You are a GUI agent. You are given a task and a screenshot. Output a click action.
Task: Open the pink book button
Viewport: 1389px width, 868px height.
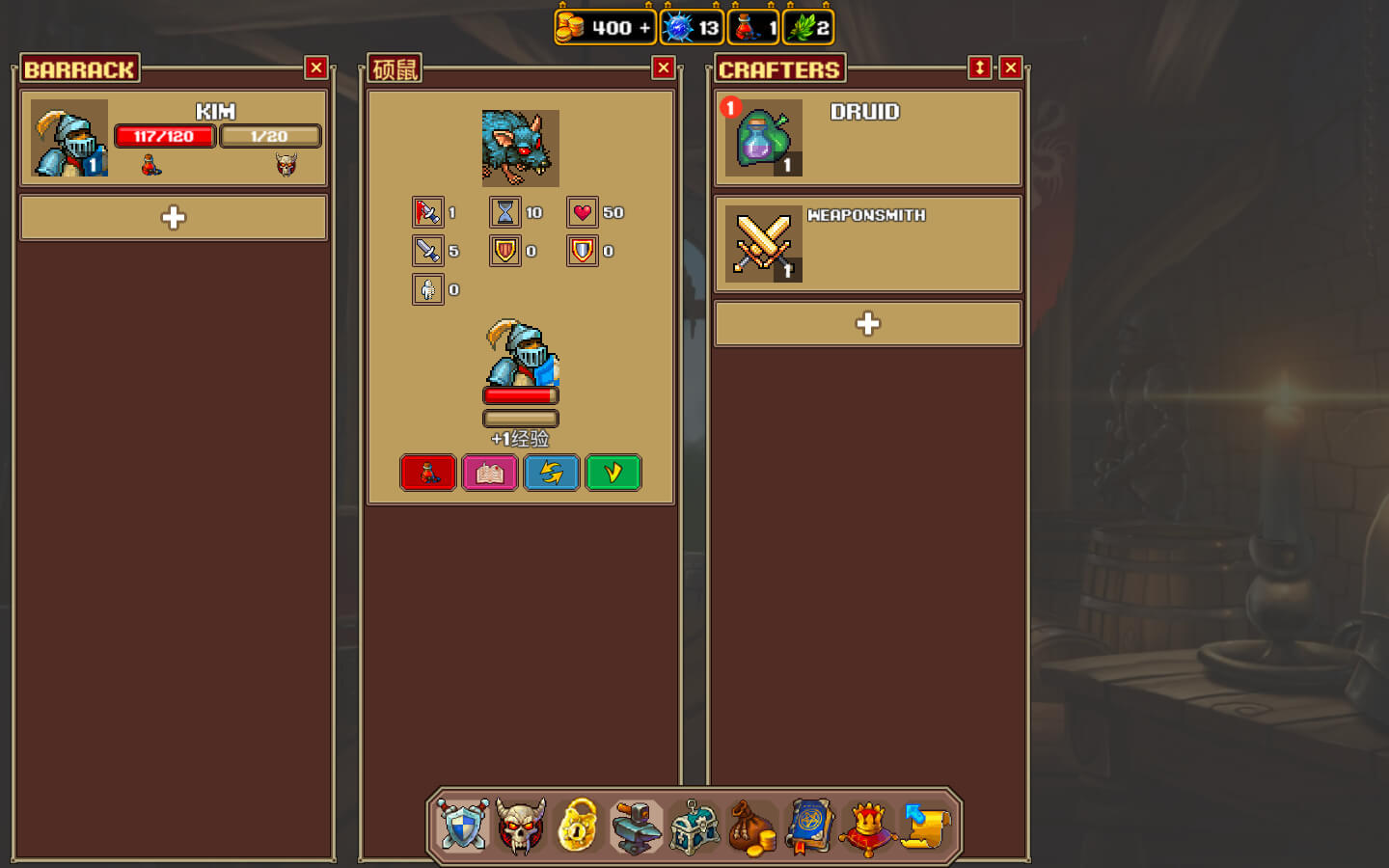point(490,473)
